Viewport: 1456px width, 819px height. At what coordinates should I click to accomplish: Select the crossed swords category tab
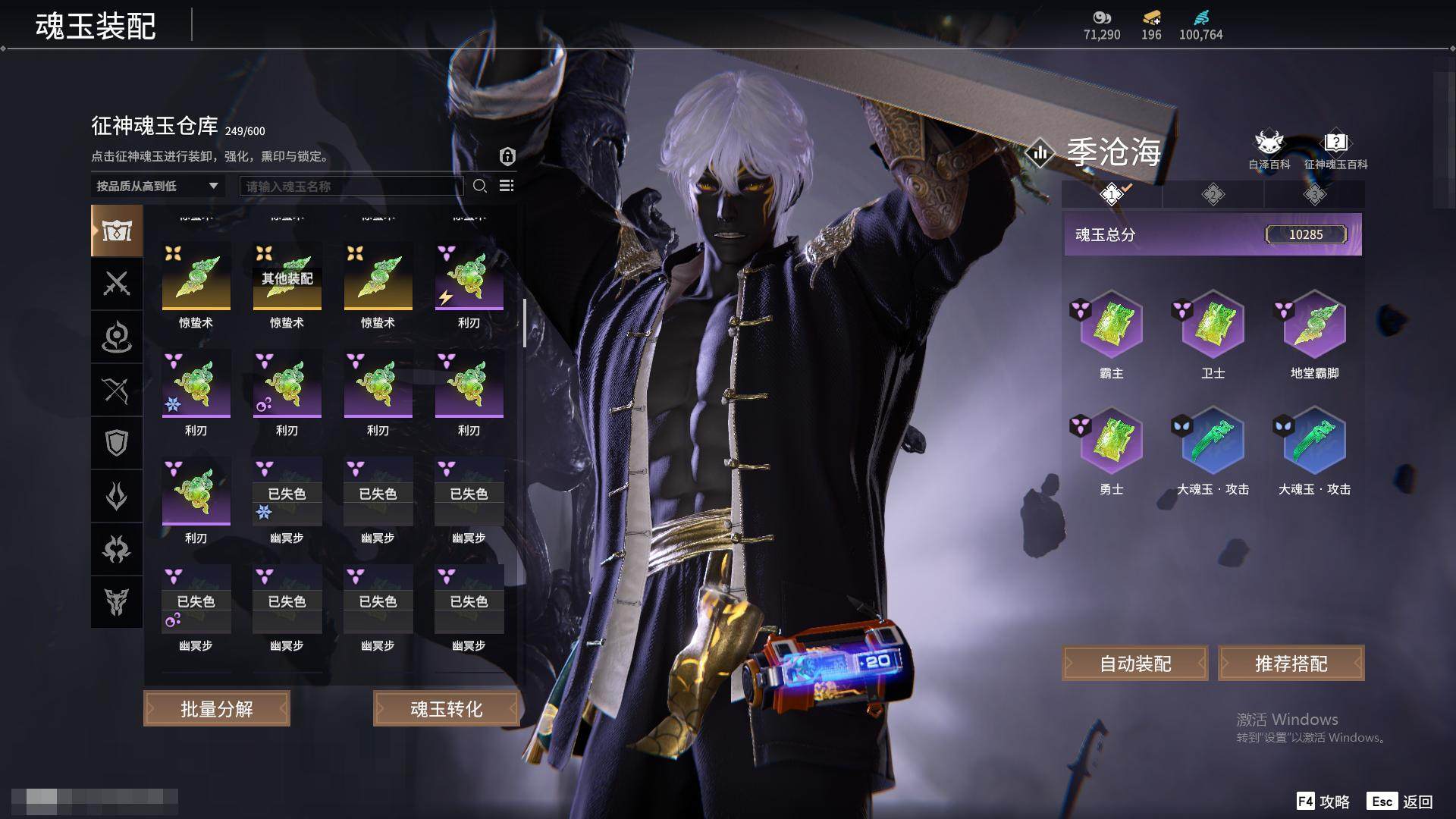coord(117,284)
